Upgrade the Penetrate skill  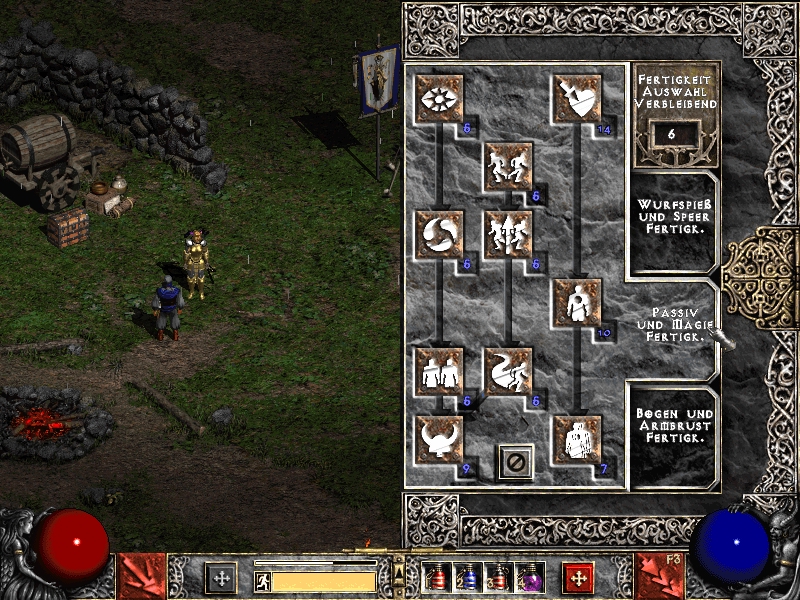point(578,302)
